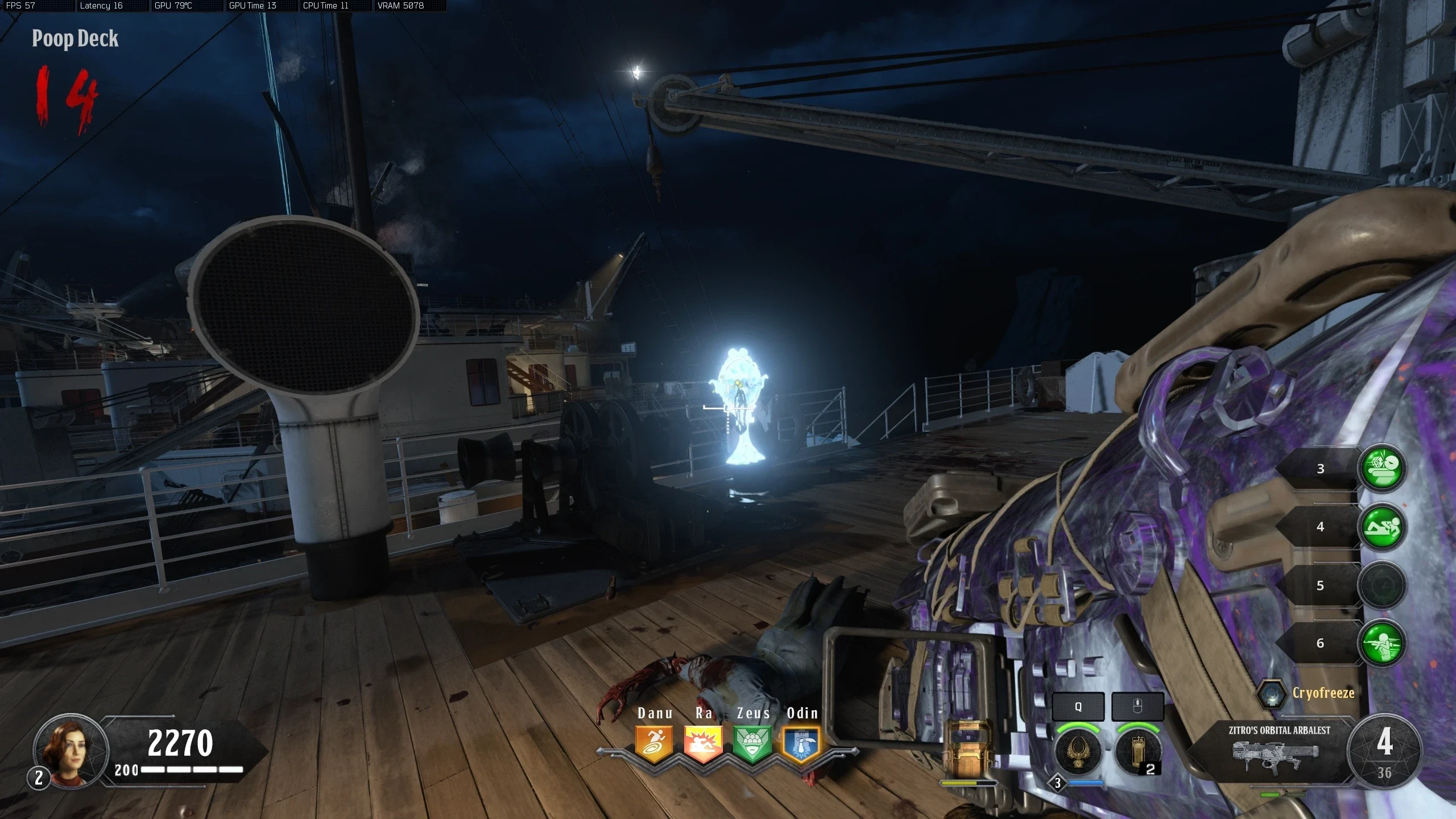This screenshot has width=1456, height=819.
Task: Use the golden canister equipment icon
Action: click(1137, 752)
